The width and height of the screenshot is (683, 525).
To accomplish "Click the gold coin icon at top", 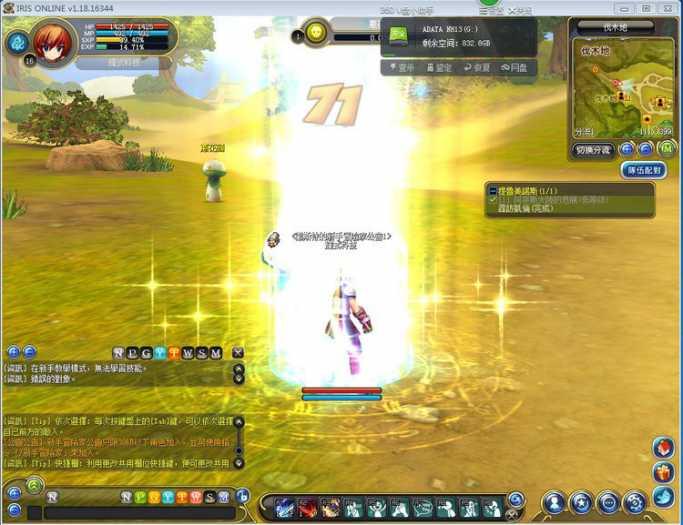I will point(316,33).
